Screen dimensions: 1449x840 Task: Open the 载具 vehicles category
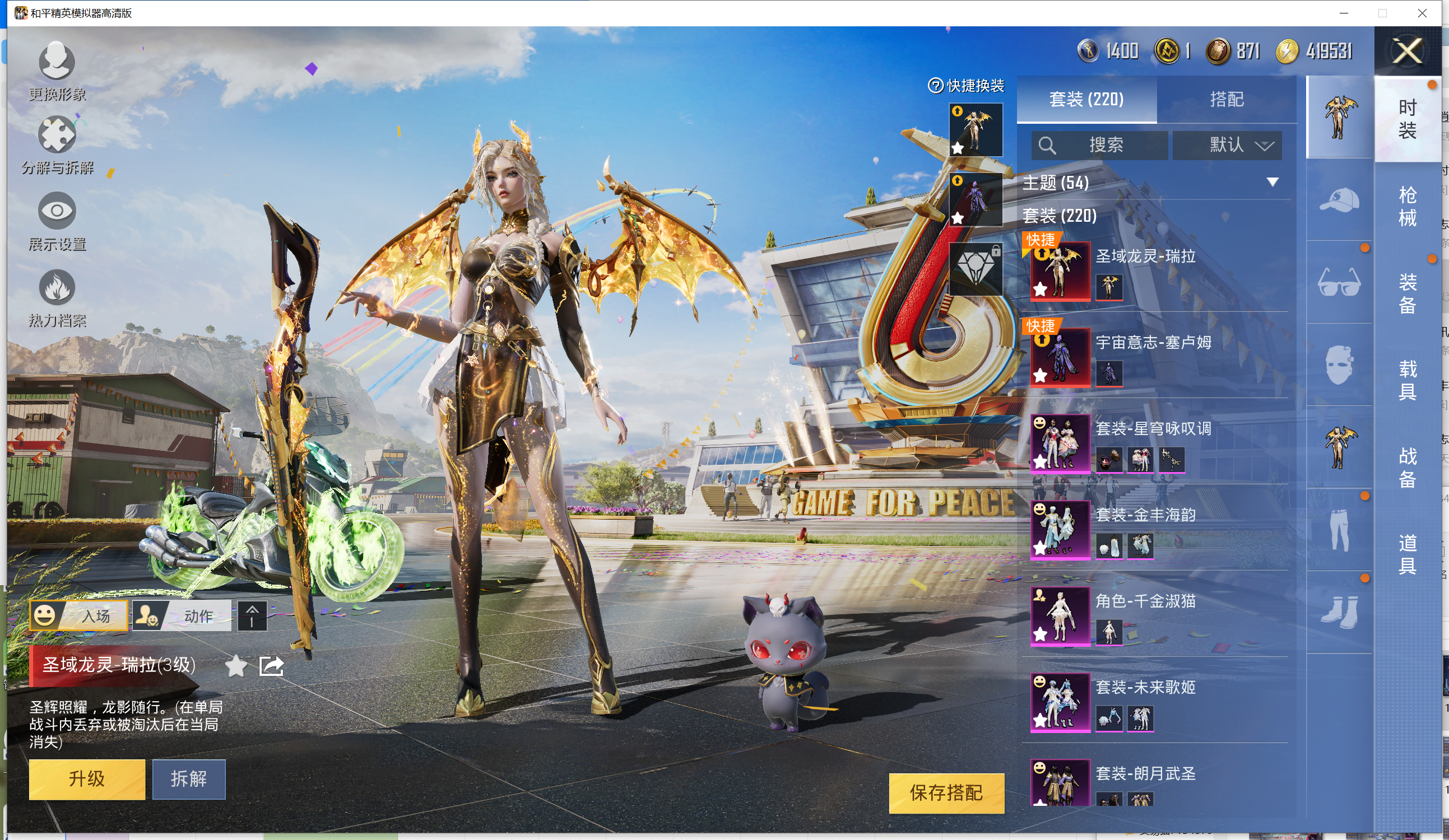pos(1407,380)
